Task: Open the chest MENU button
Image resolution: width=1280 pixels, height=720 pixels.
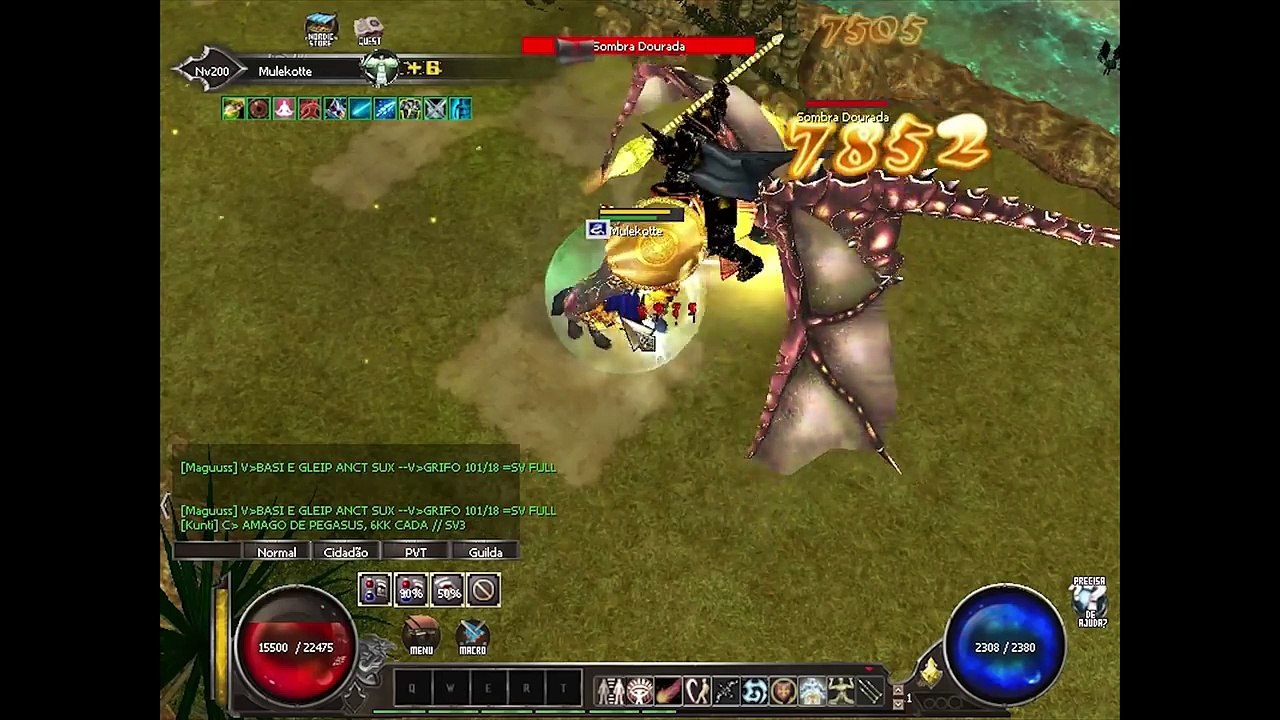Action: coord(421,635)
